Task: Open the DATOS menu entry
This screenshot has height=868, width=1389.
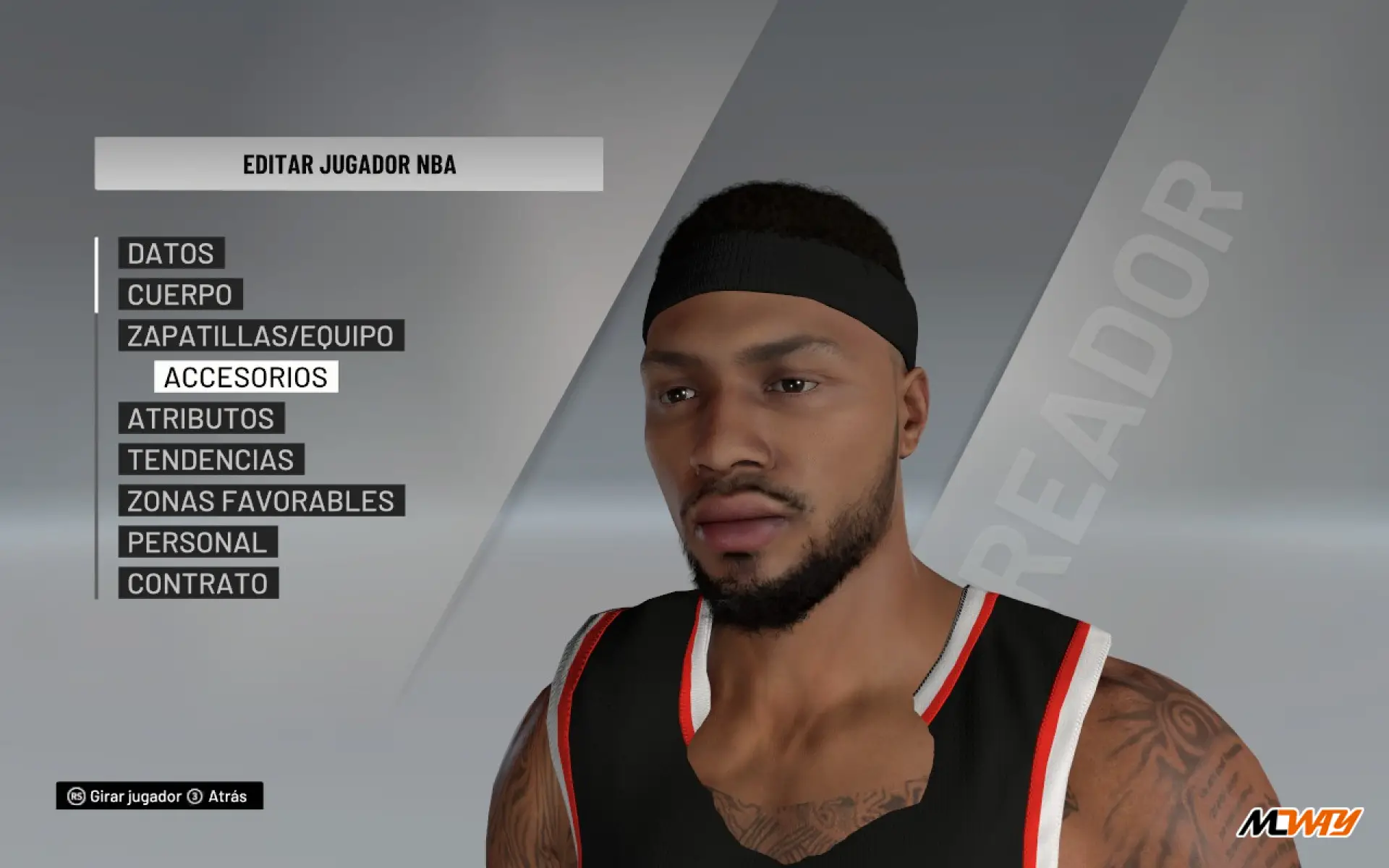Action: point(171,253)
